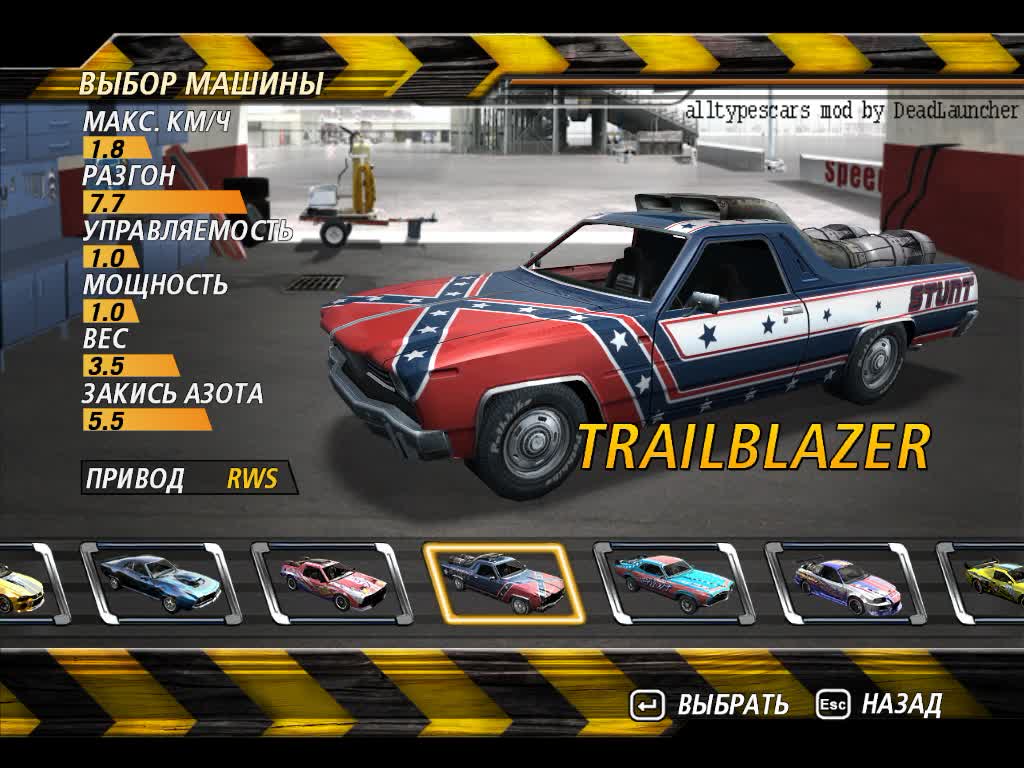1024x768 pixels.
Task: Choose the dark blue muscle car thumbnail
Action: pos(159,583)
